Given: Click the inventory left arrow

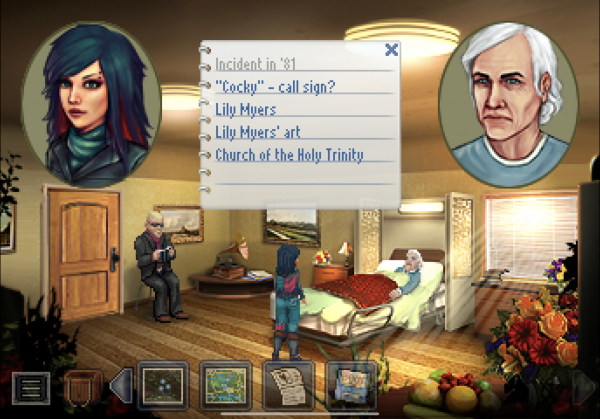Looking at the screenshot, I should coord(120,385).
